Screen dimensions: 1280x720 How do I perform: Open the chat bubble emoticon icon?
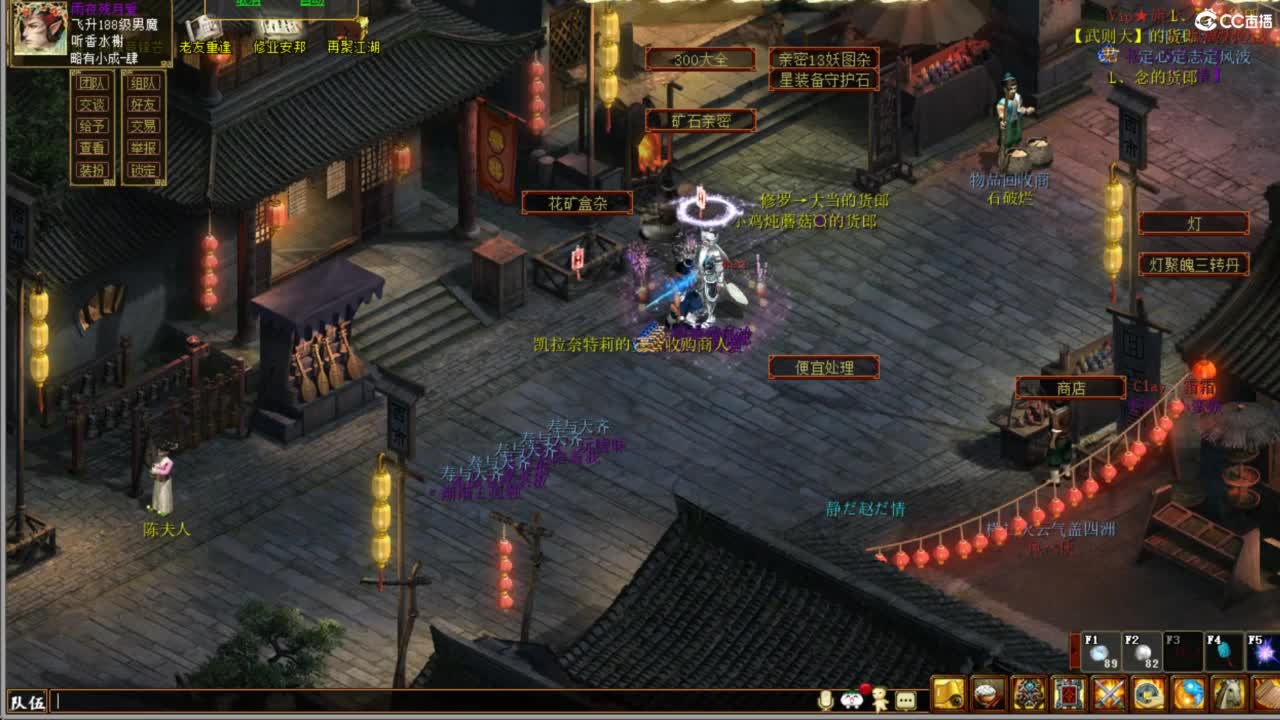click(906, 701)
